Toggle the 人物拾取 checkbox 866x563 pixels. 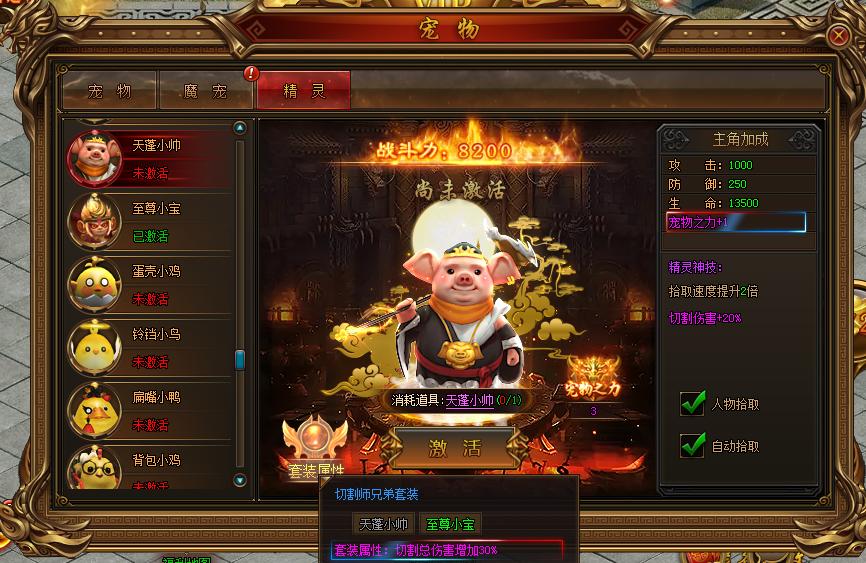point(693,404)
